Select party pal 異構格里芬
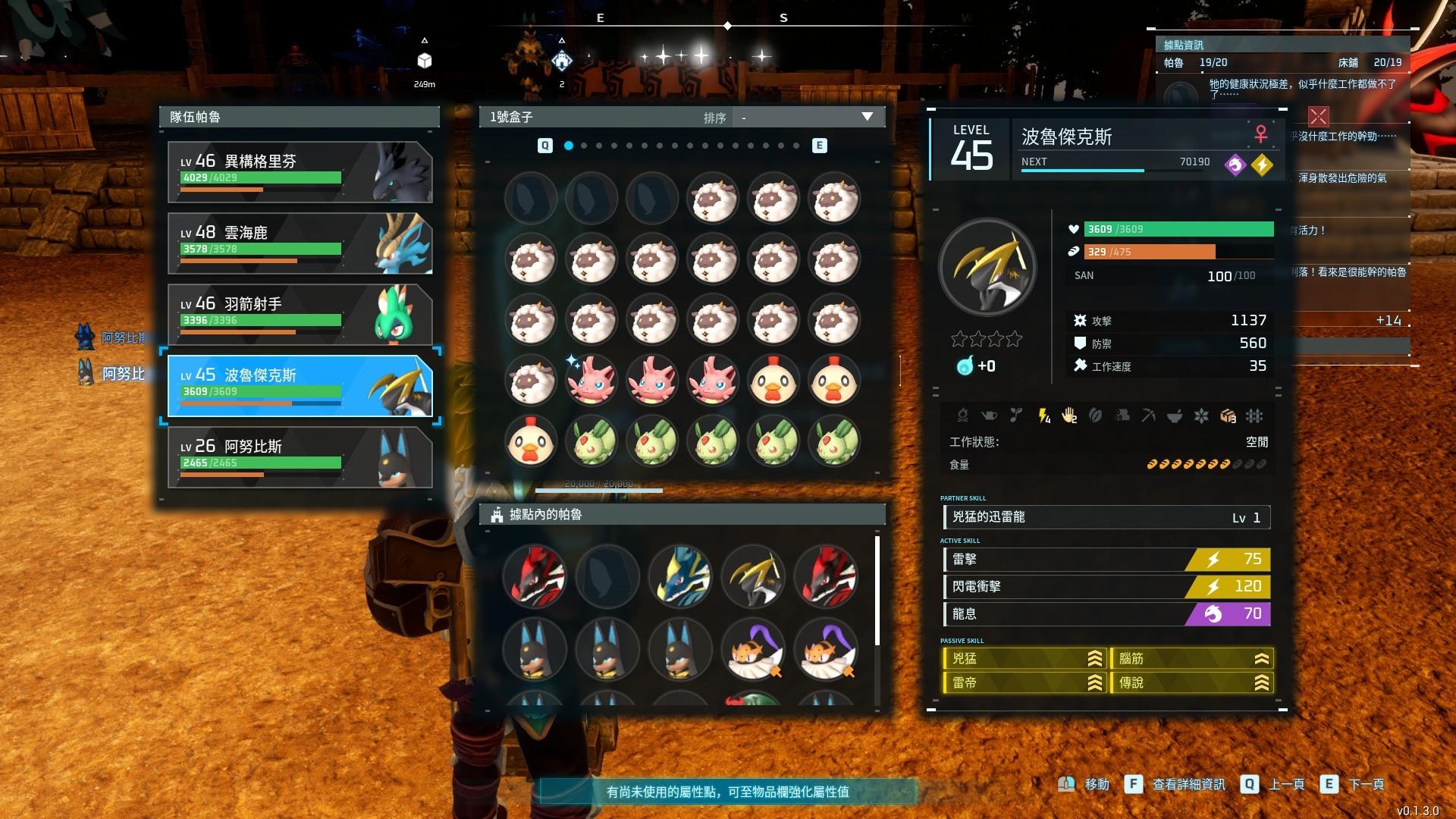Screen dimensions: 1456x819 pos(300,171)
